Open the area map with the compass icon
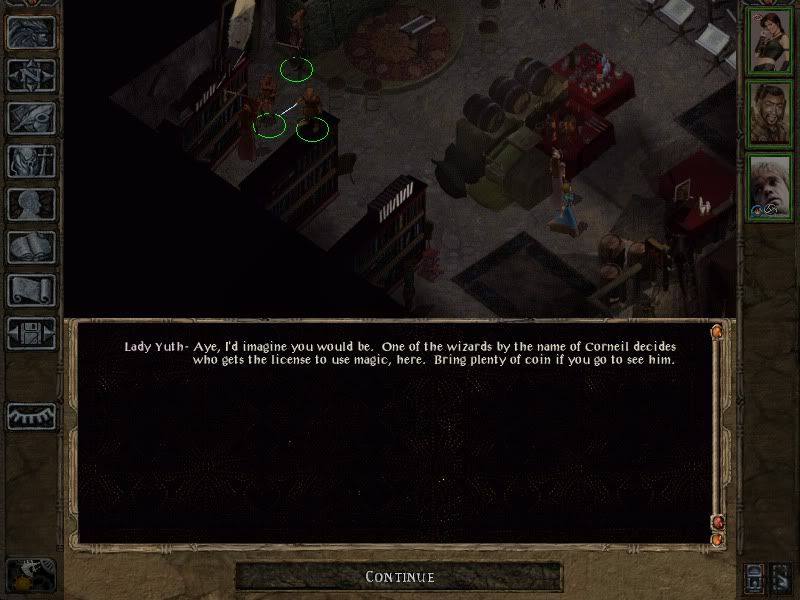The width and height of the screenshot is (800, 600). [31, 75]
